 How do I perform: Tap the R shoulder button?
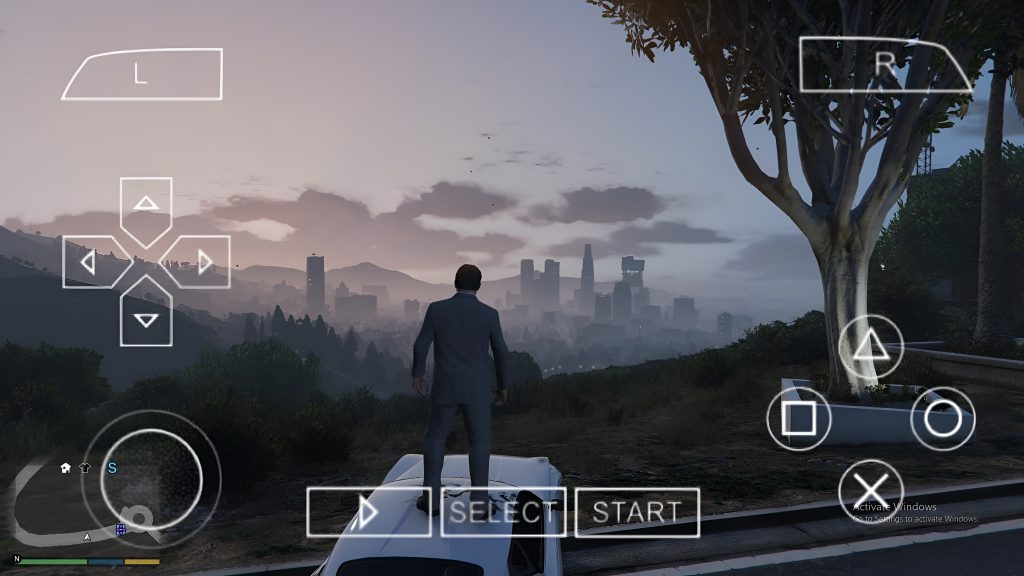884,64
